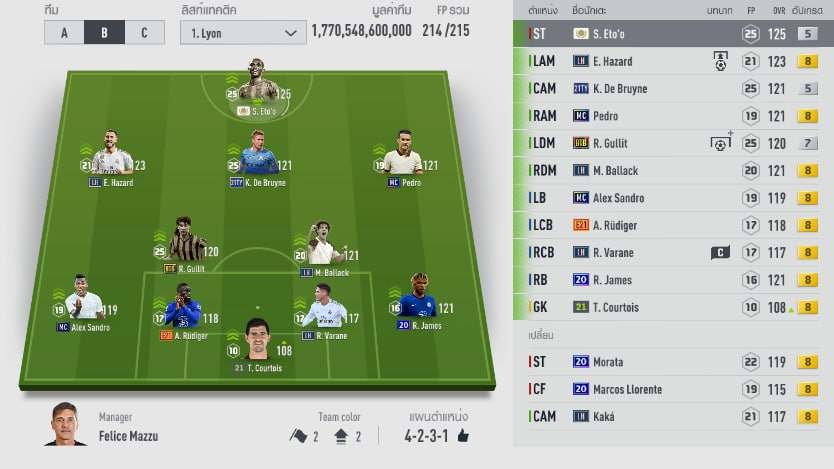Switch to team tab C

coord(144,32)
